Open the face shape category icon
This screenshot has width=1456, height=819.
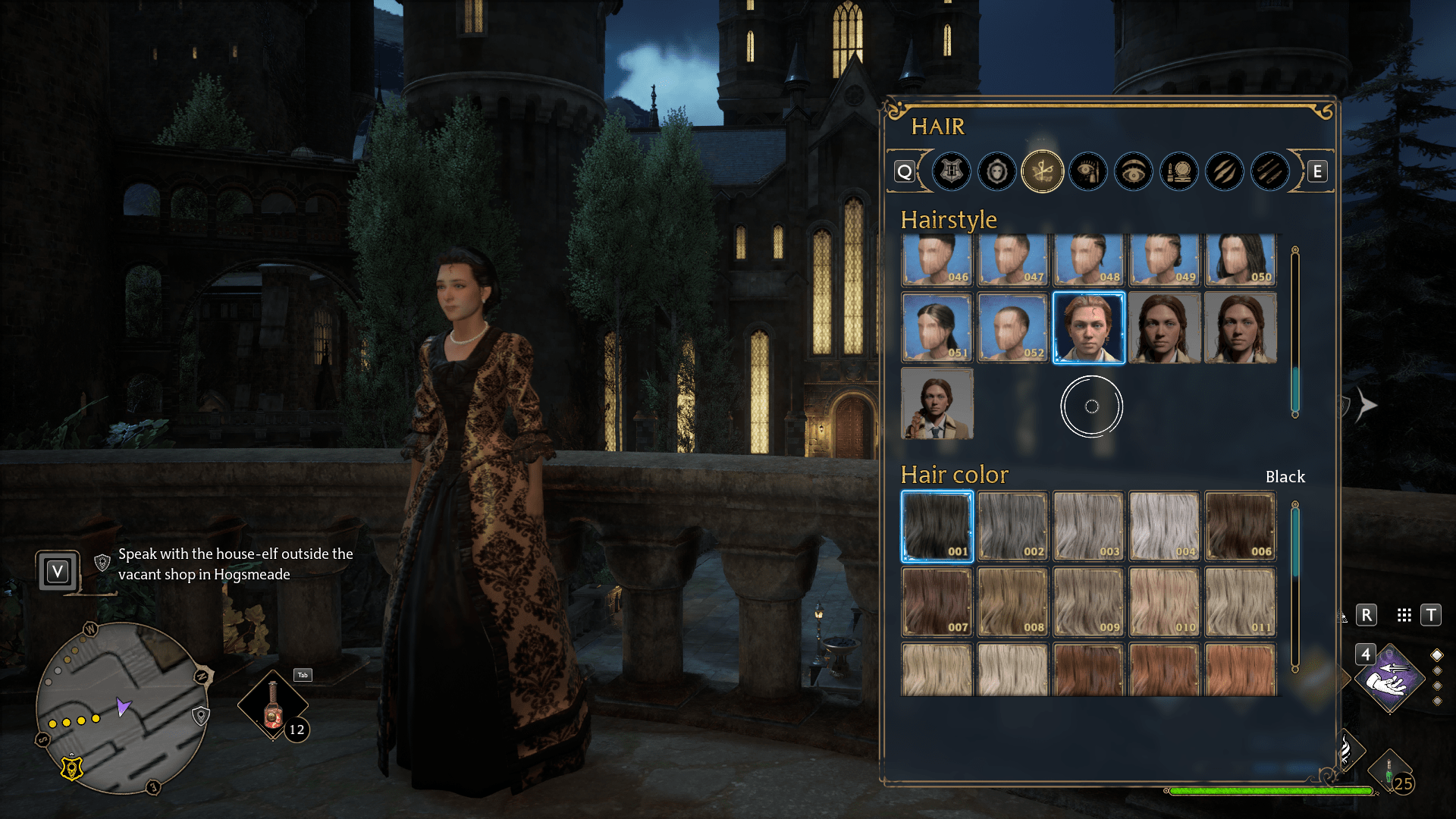pos(996,171)
